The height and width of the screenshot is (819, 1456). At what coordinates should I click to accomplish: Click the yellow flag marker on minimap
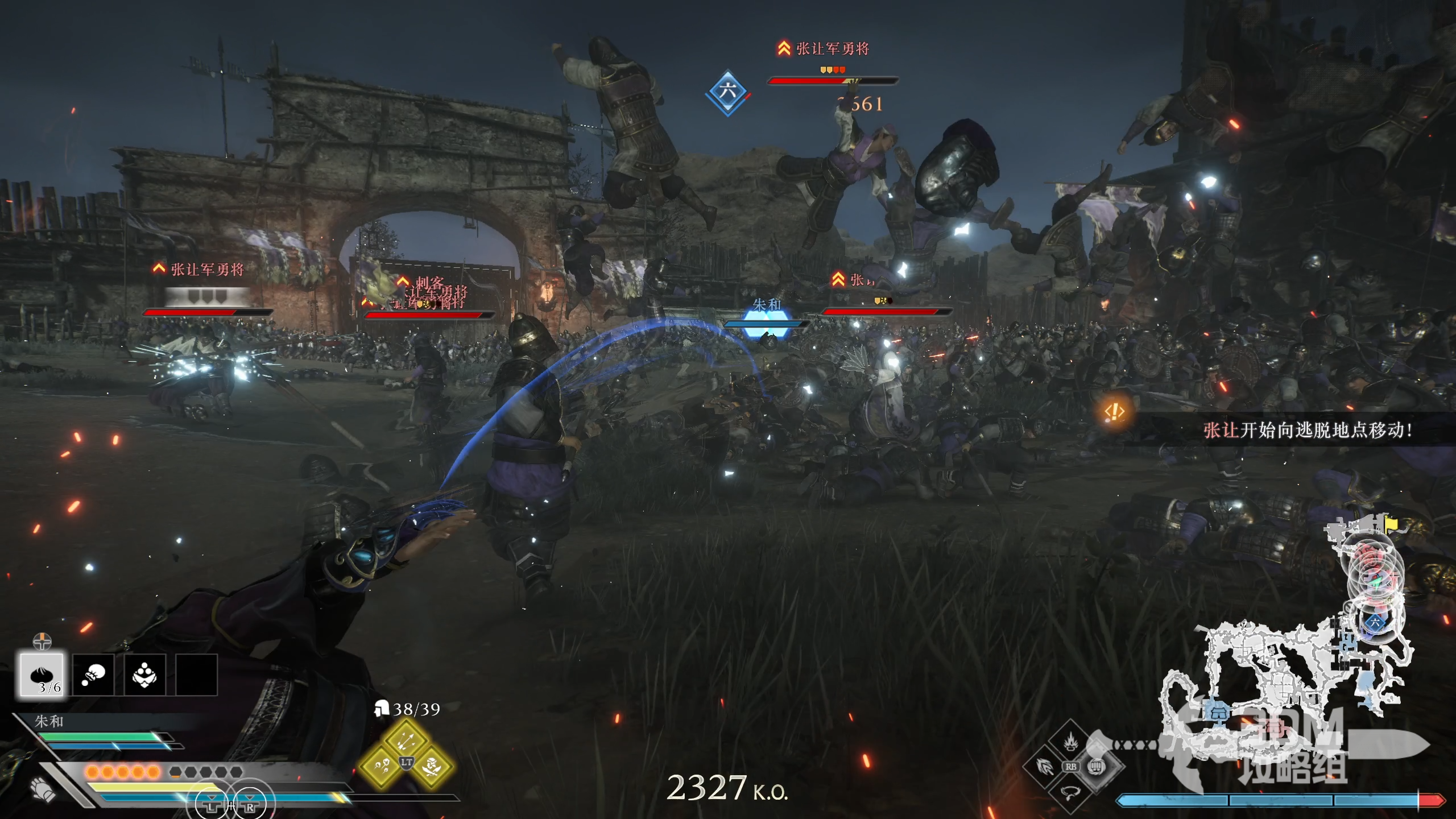[x=1391, y=522]
